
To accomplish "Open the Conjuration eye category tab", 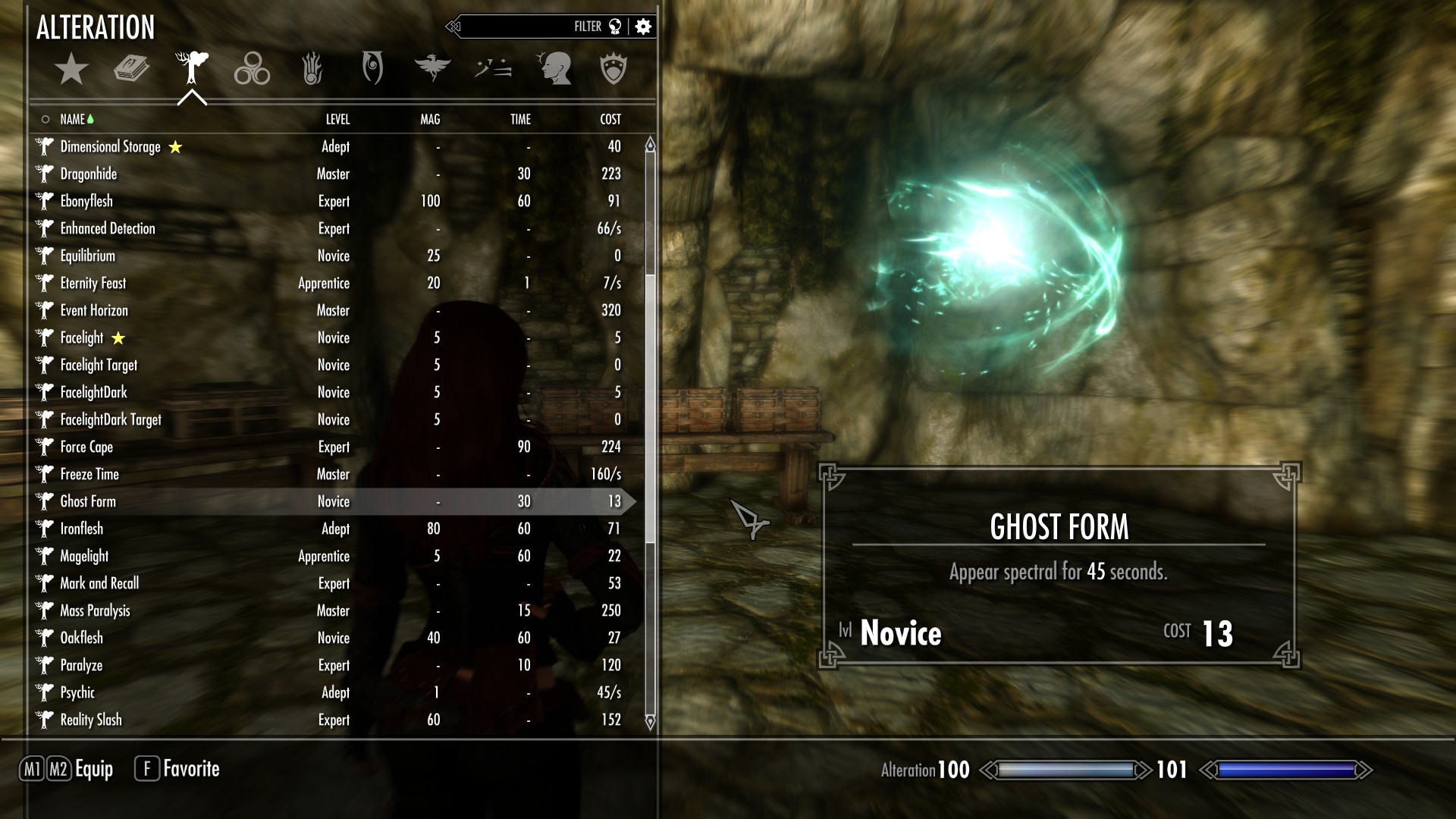I will point(372,69).
